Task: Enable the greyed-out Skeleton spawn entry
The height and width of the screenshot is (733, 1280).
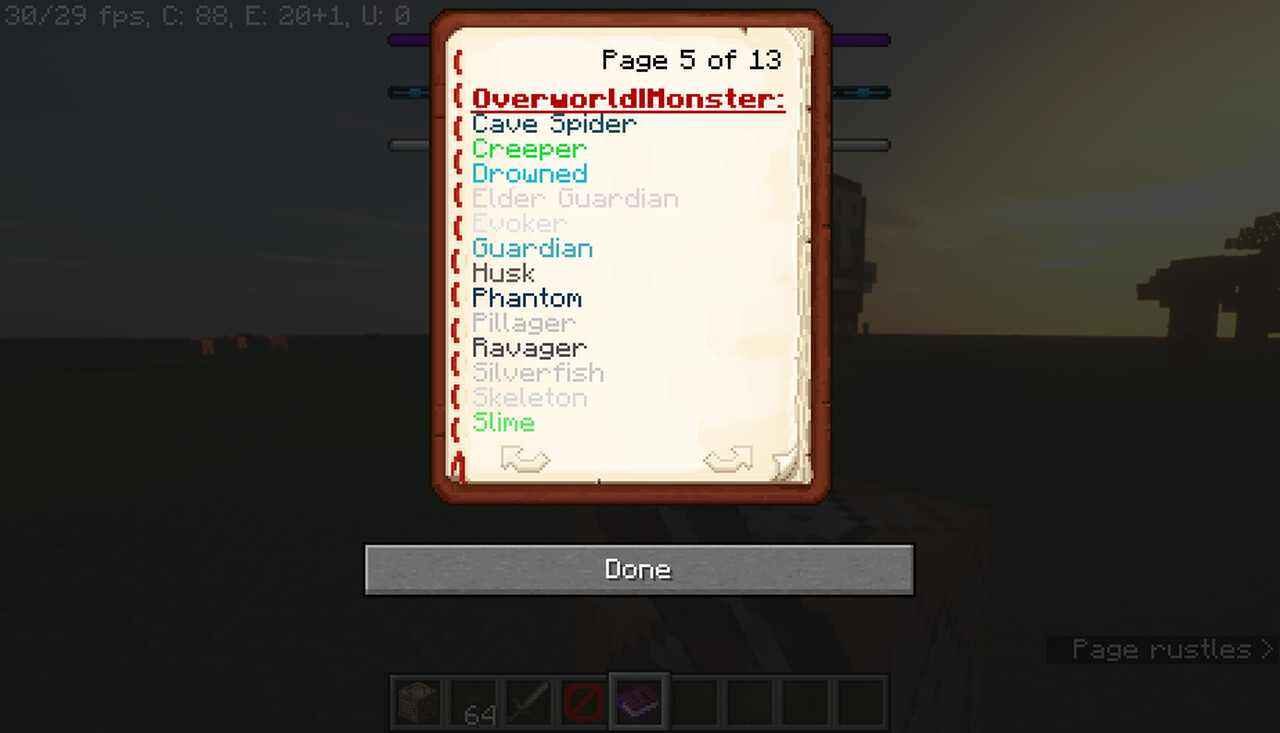Action: click(x=529, y=397)
